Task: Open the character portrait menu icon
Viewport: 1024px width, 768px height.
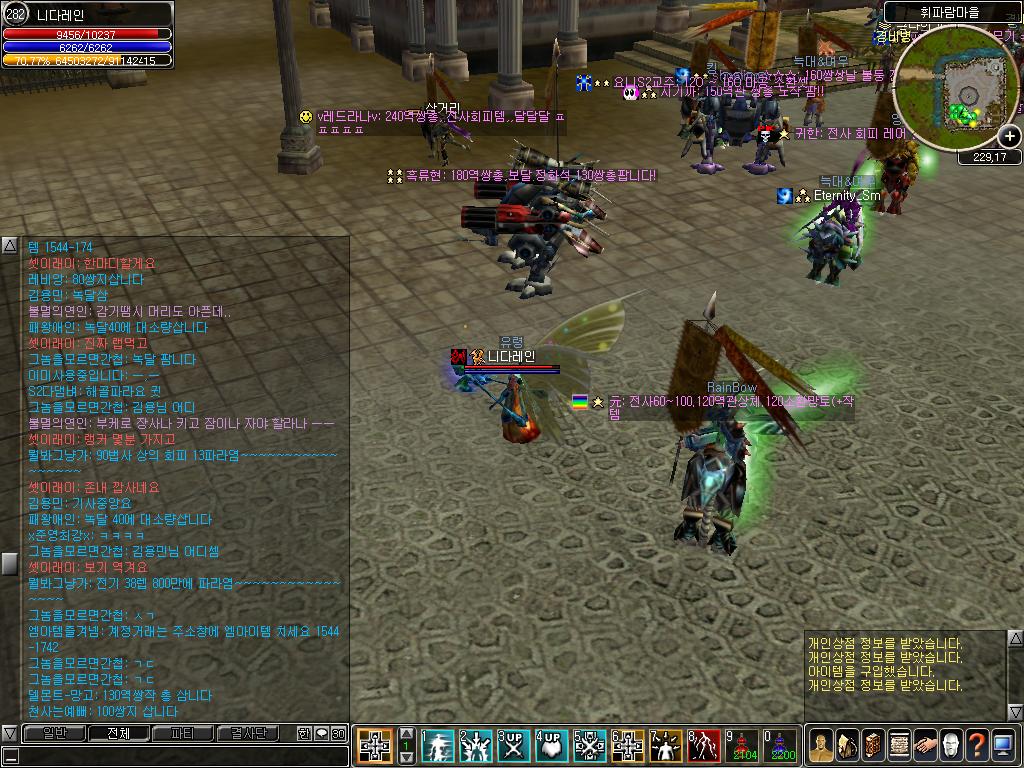Action: pos(821,745)
